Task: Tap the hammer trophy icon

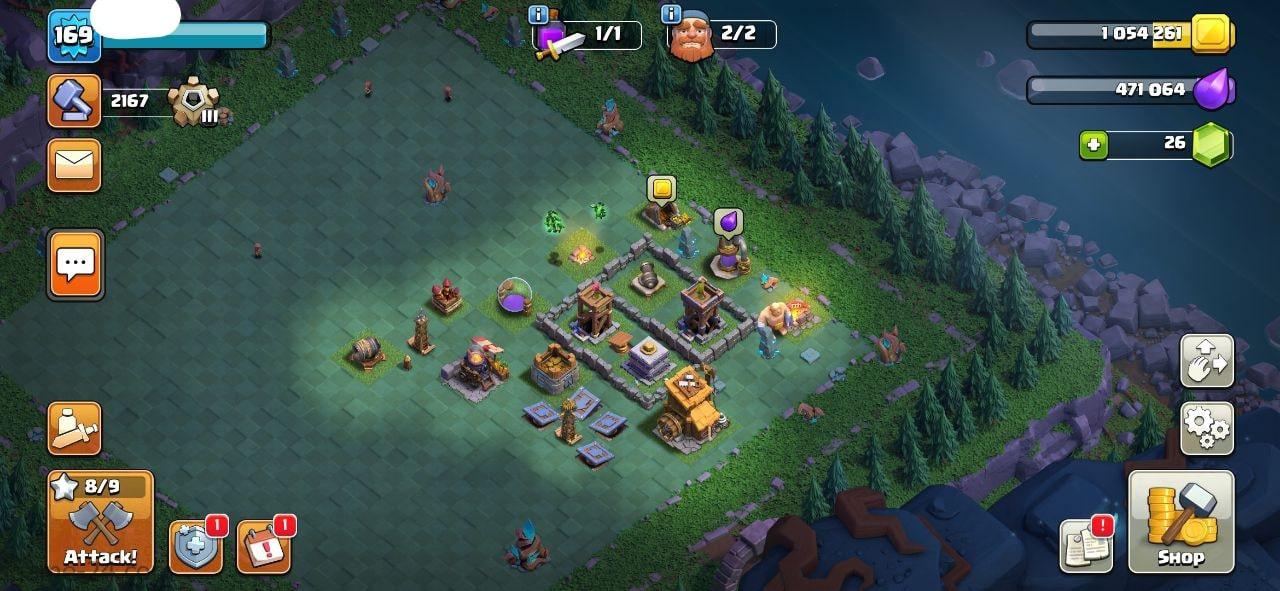Action: tap(75, 101)
